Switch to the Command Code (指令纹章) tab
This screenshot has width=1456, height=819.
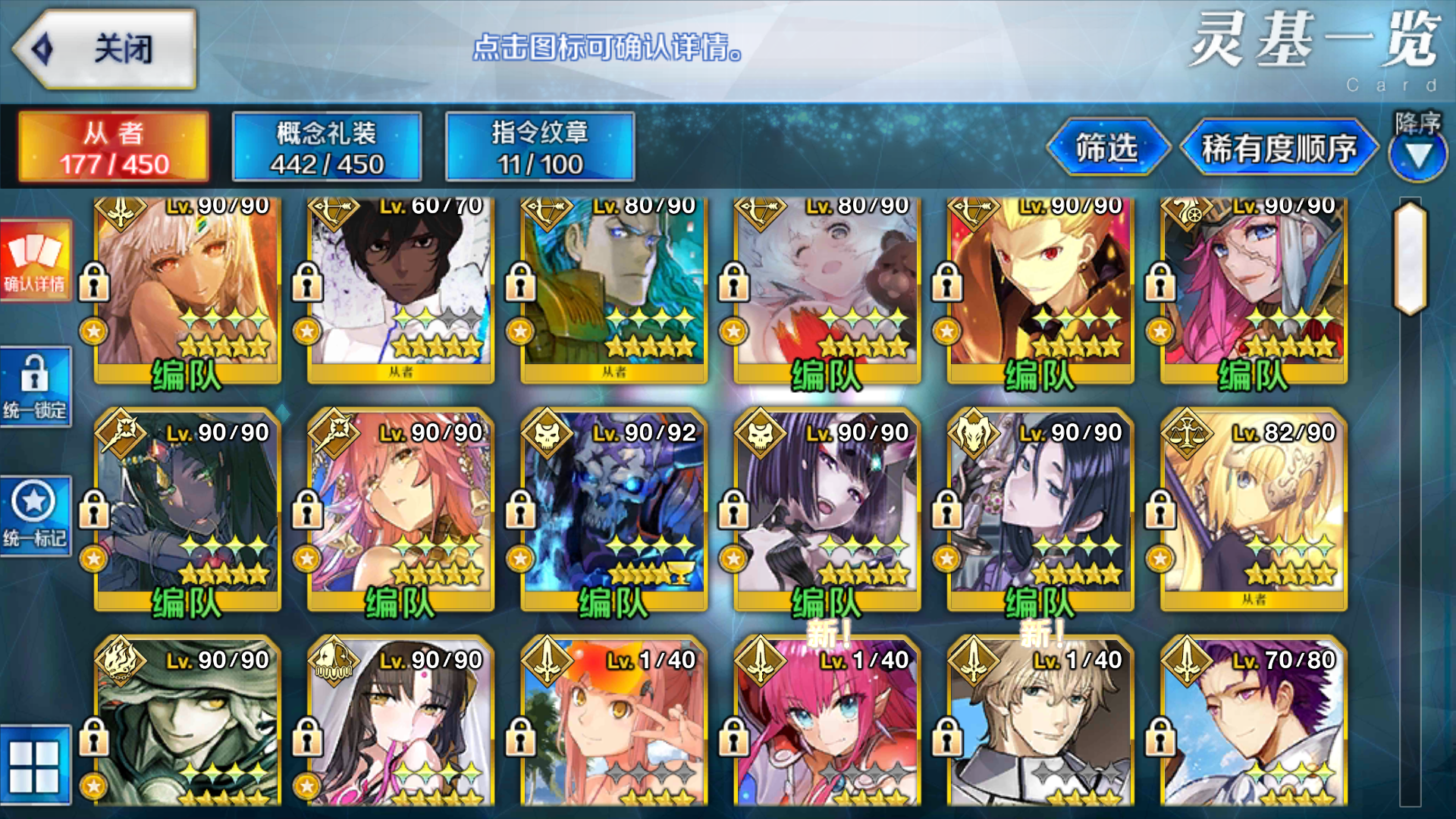click(x=540, y=146)
